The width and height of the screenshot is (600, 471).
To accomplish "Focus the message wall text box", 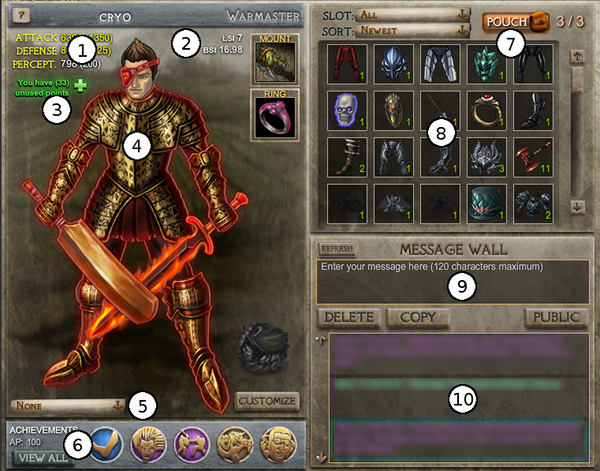I will (447, 281).
